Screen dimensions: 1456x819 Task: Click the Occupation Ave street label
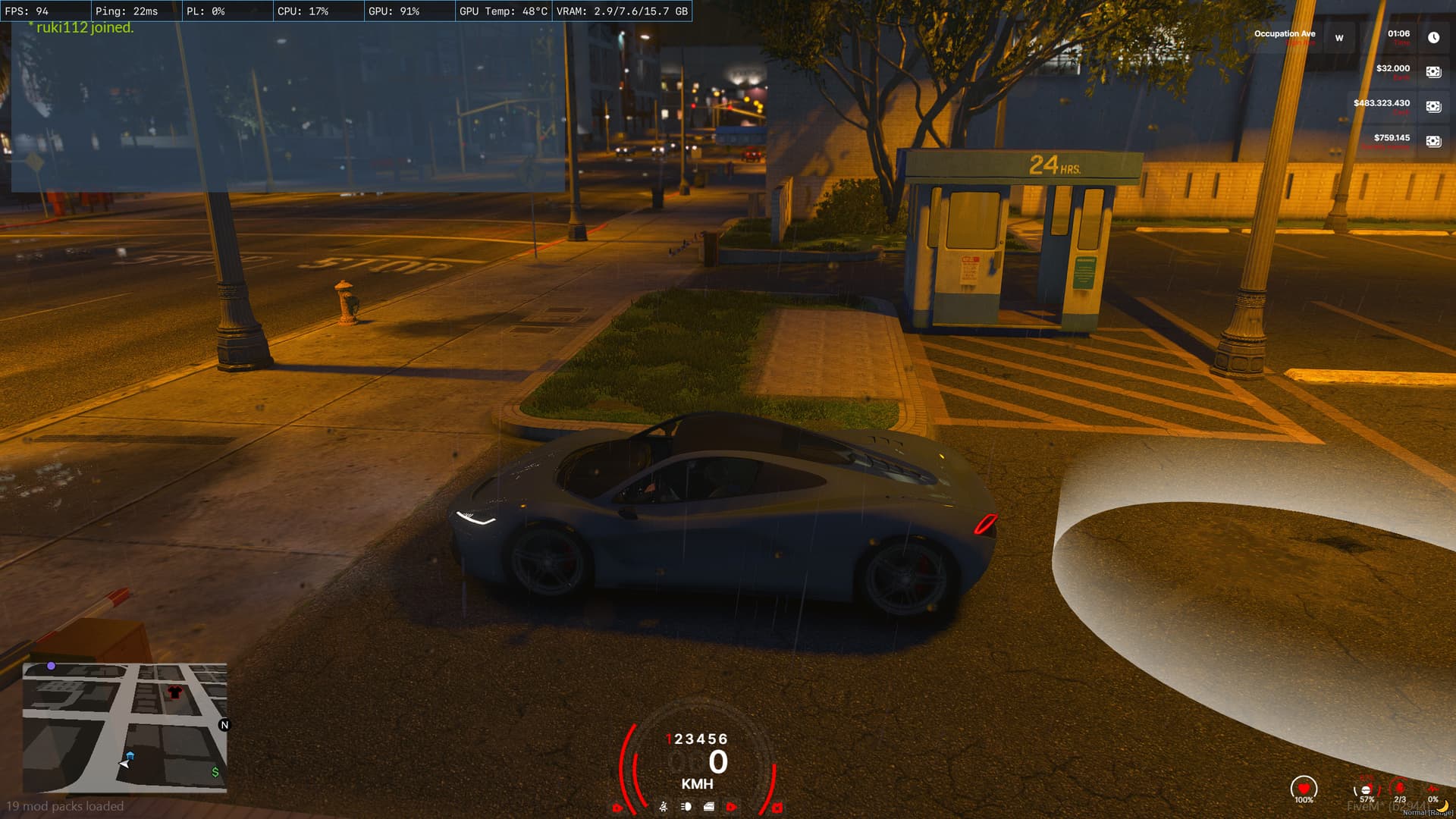(1283, 33)
